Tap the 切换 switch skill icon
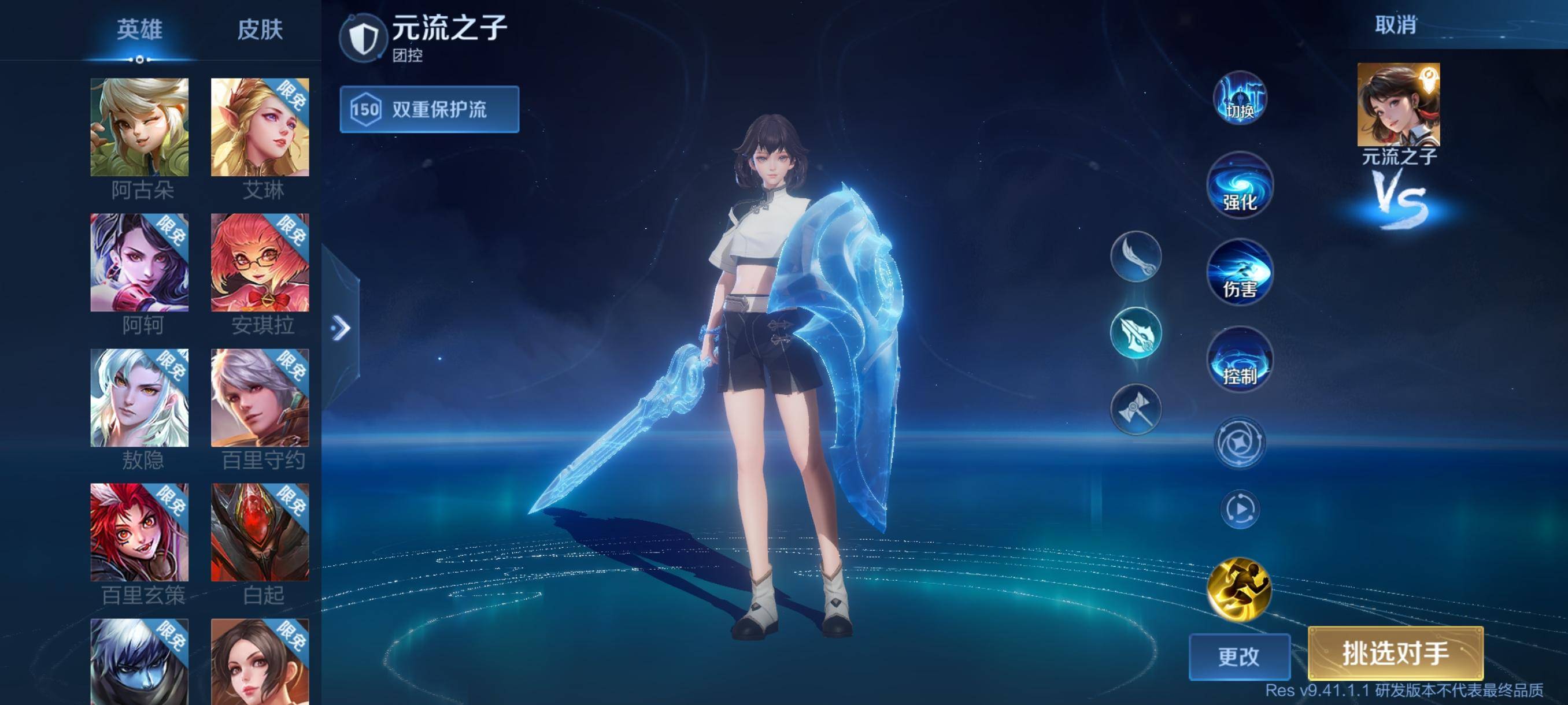This screenshot has width=1568, height=705. (1239, 99)
